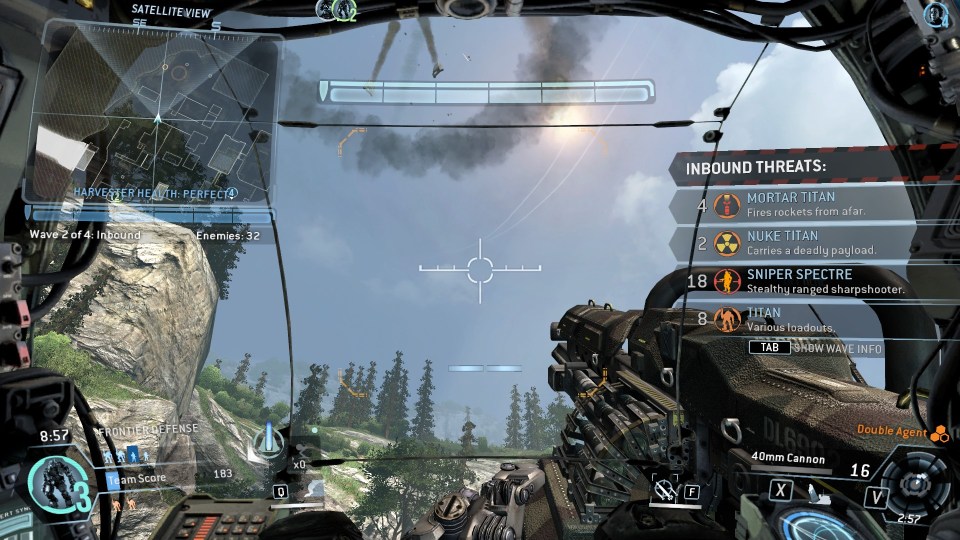960x540 pixels.
Task: Click the Double Agent burn card icon
Action: (938, 433)
